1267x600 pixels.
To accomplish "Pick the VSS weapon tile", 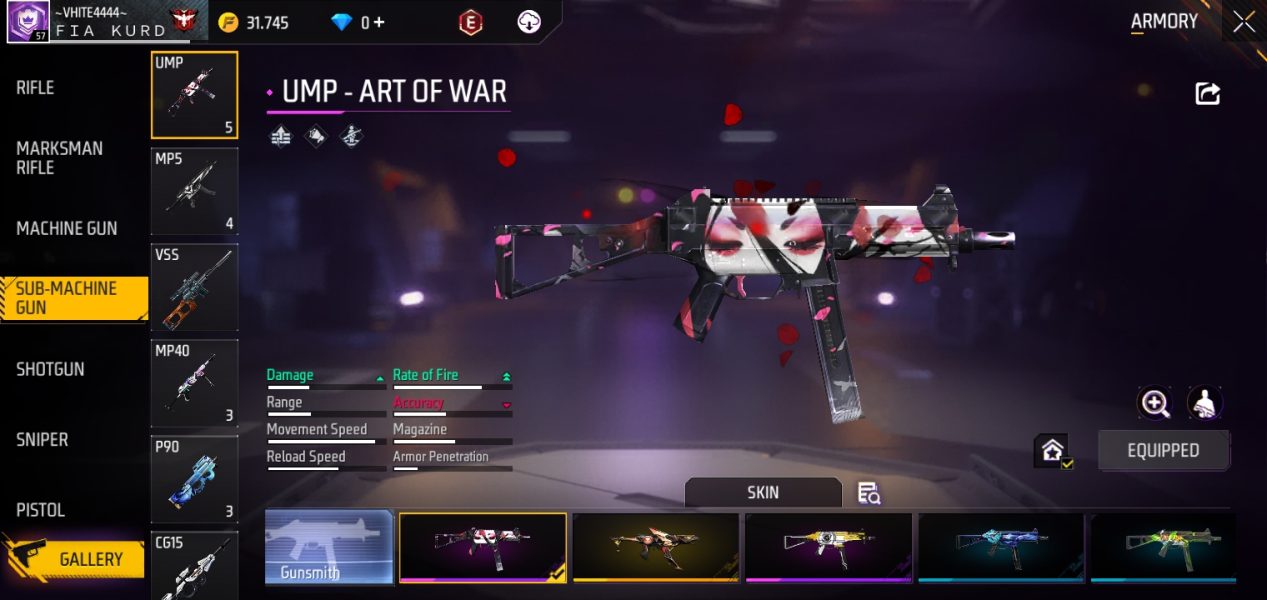I will [194, 287].
